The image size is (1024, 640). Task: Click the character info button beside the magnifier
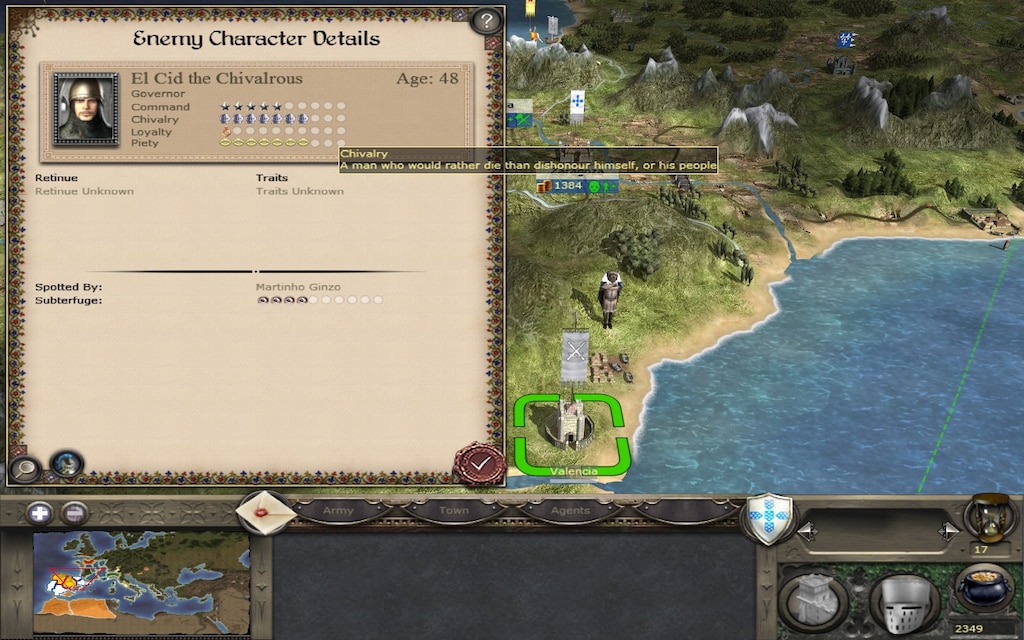coord(66,464)
